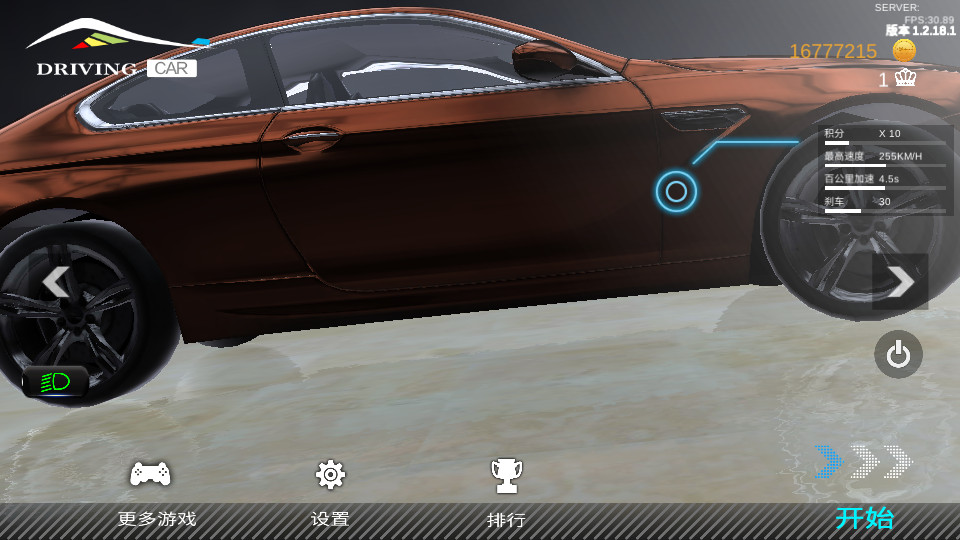Click the crown icon
Screen dimensions: 960x540
(906, 79)
